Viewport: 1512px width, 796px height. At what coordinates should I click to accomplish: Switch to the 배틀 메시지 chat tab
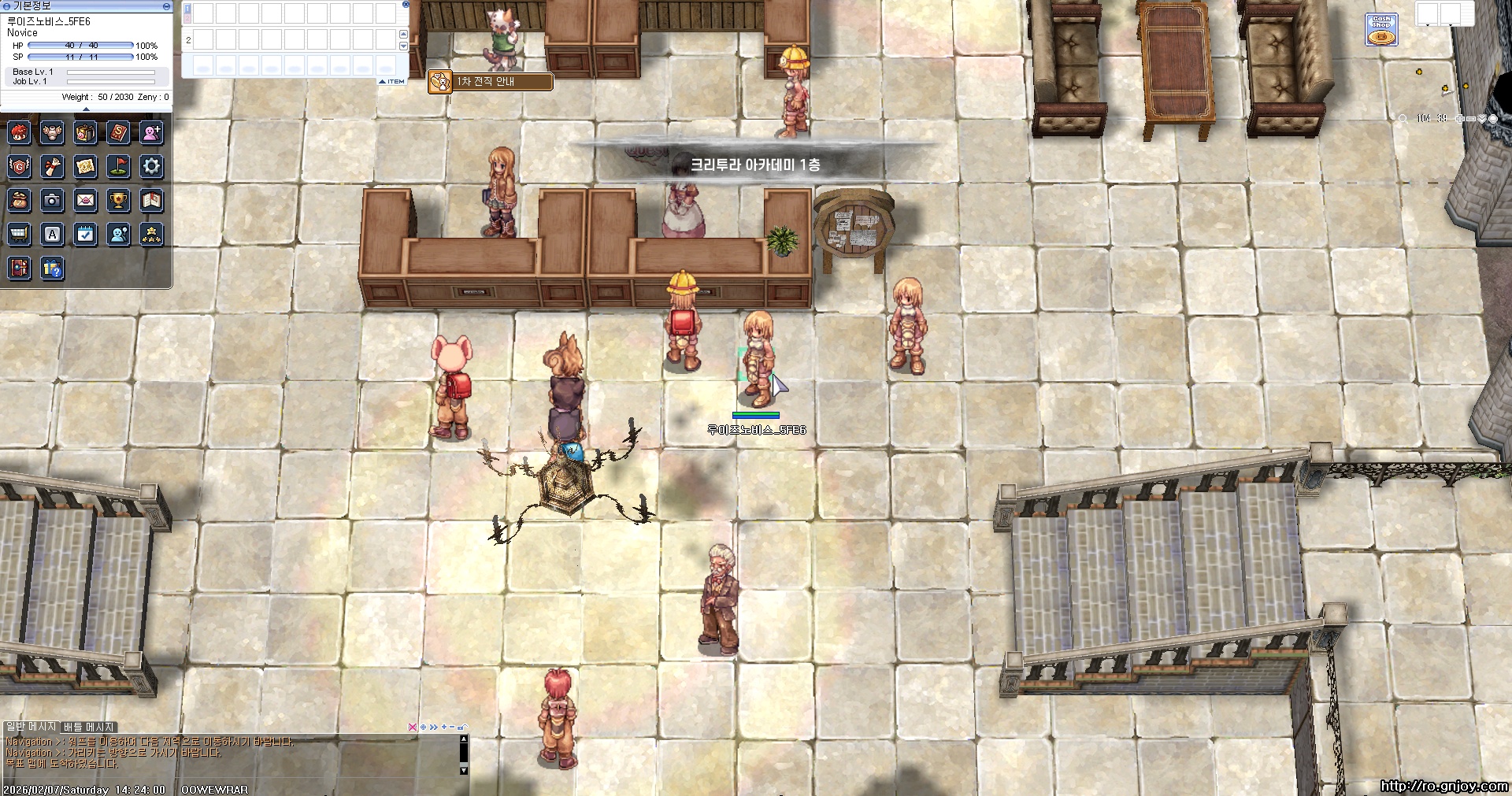click(89, 727)
